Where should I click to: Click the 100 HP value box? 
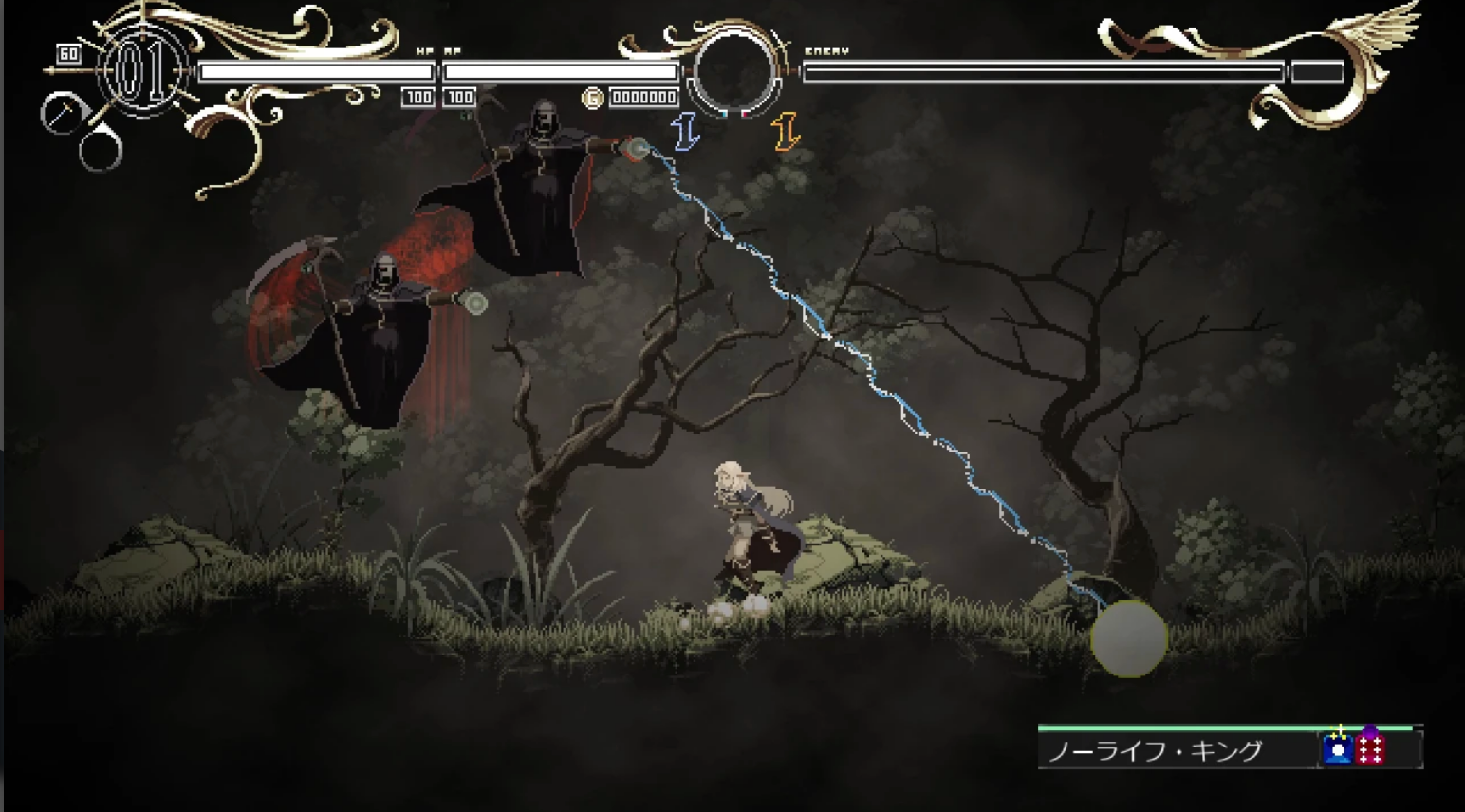(x=417, y=97)
